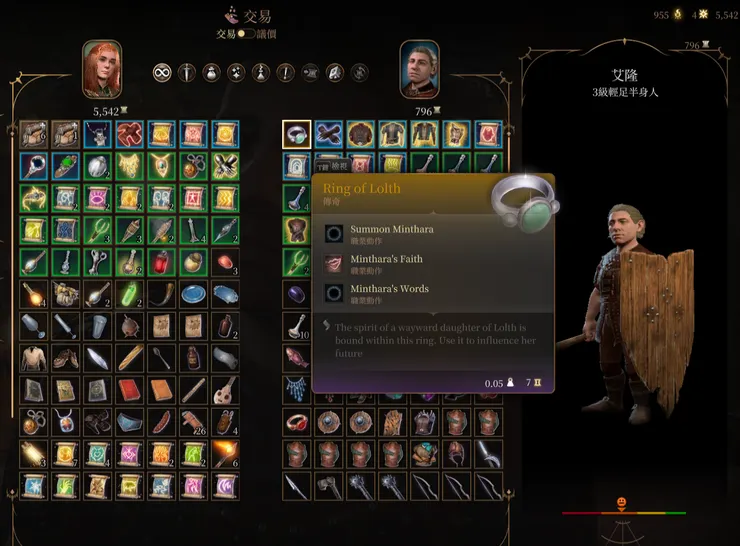Pick the merchant's blue gem necklace

(296, 390)
